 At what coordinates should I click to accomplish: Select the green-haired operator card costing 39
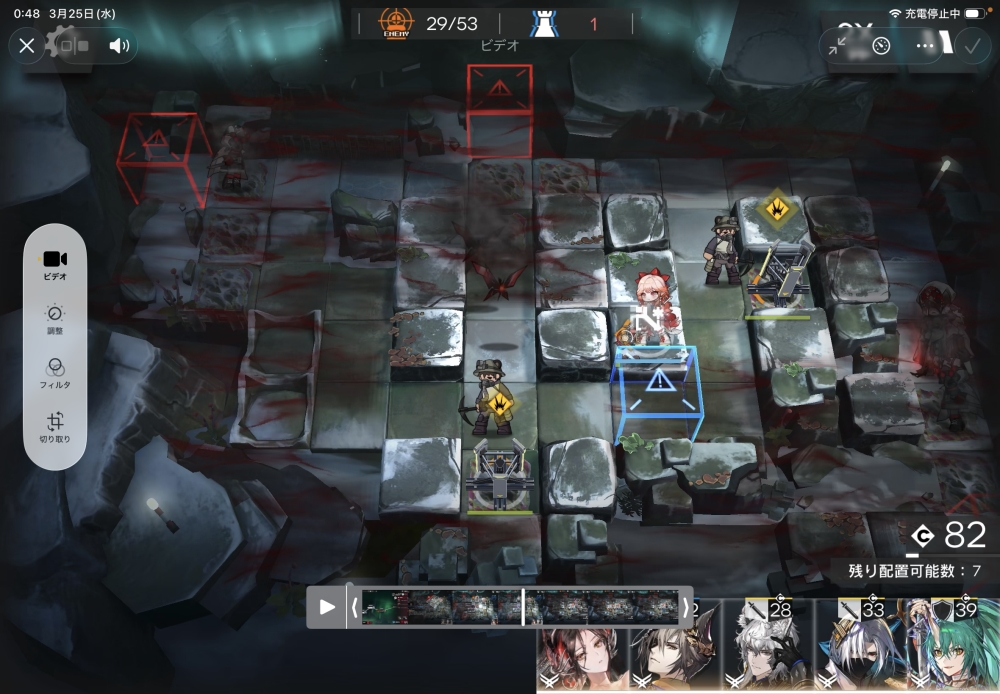[x=958, y=648]
